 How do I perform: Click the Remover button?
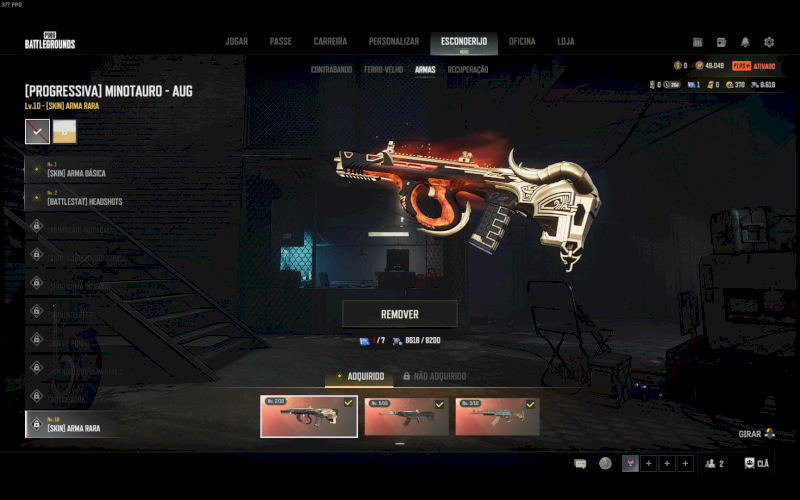pos(400,314)
